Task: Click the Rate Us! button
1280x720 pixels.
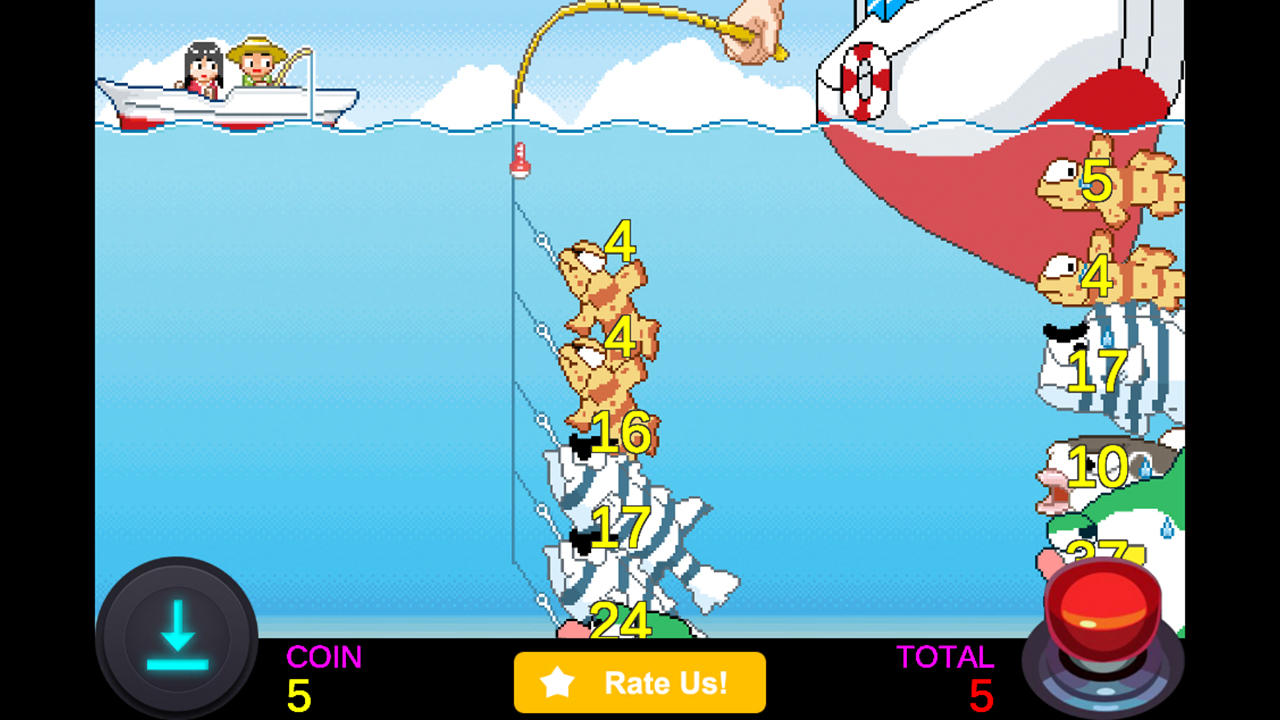Action: [640, 683]
